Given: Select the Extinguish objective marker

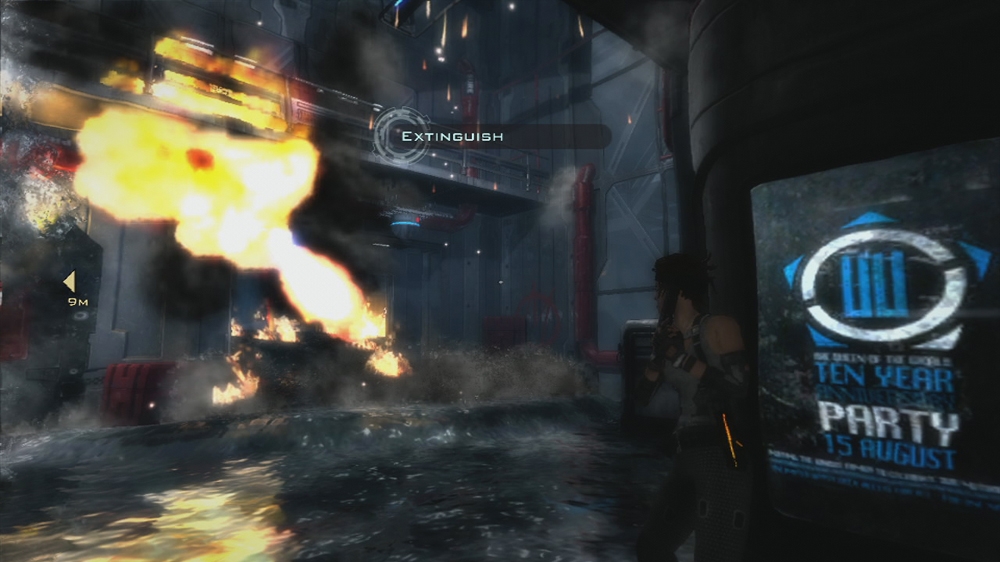Looking at the screenshot, I should tap(401, 136).
